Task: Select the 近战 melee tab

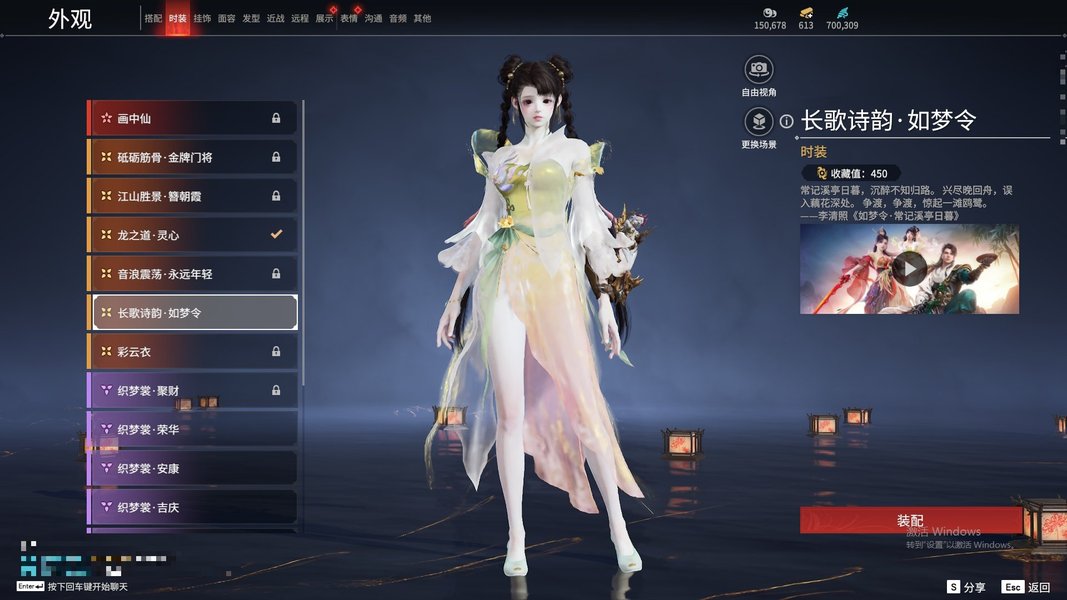Action: pos(276,18)
